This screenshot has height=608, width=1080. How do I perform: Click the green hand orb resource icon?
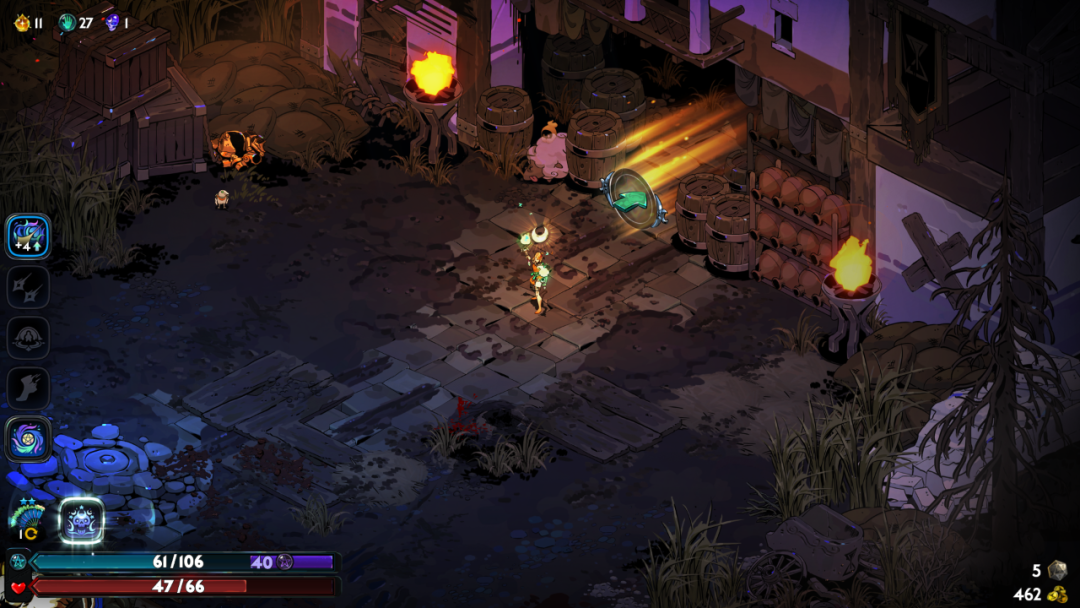[x=67, y=22]
